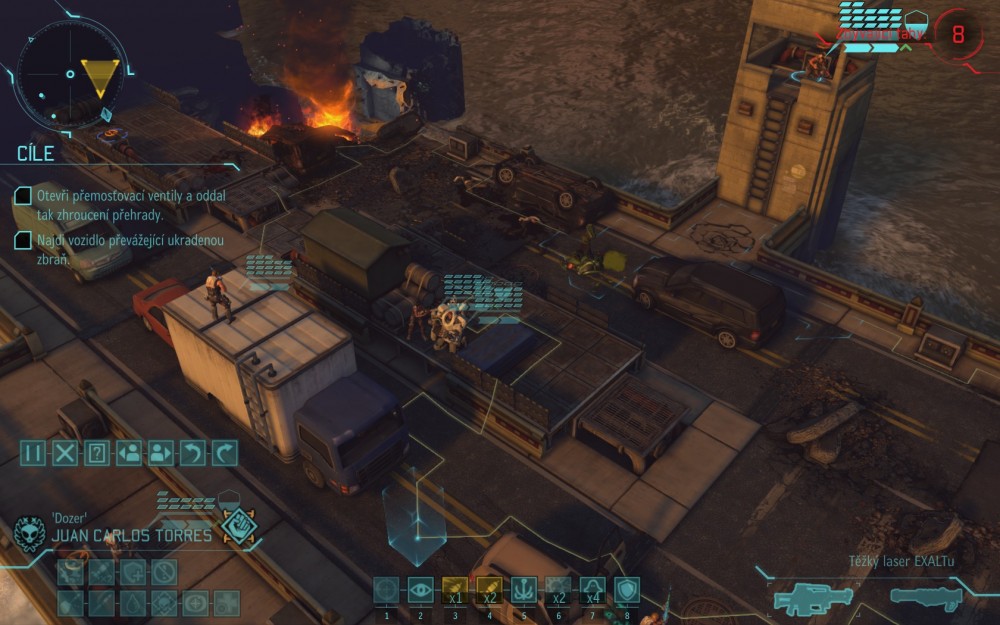The width and height of the screenshot is (1000, 625).
Task: Switch to the next soldier
Action: click(161, 453)
